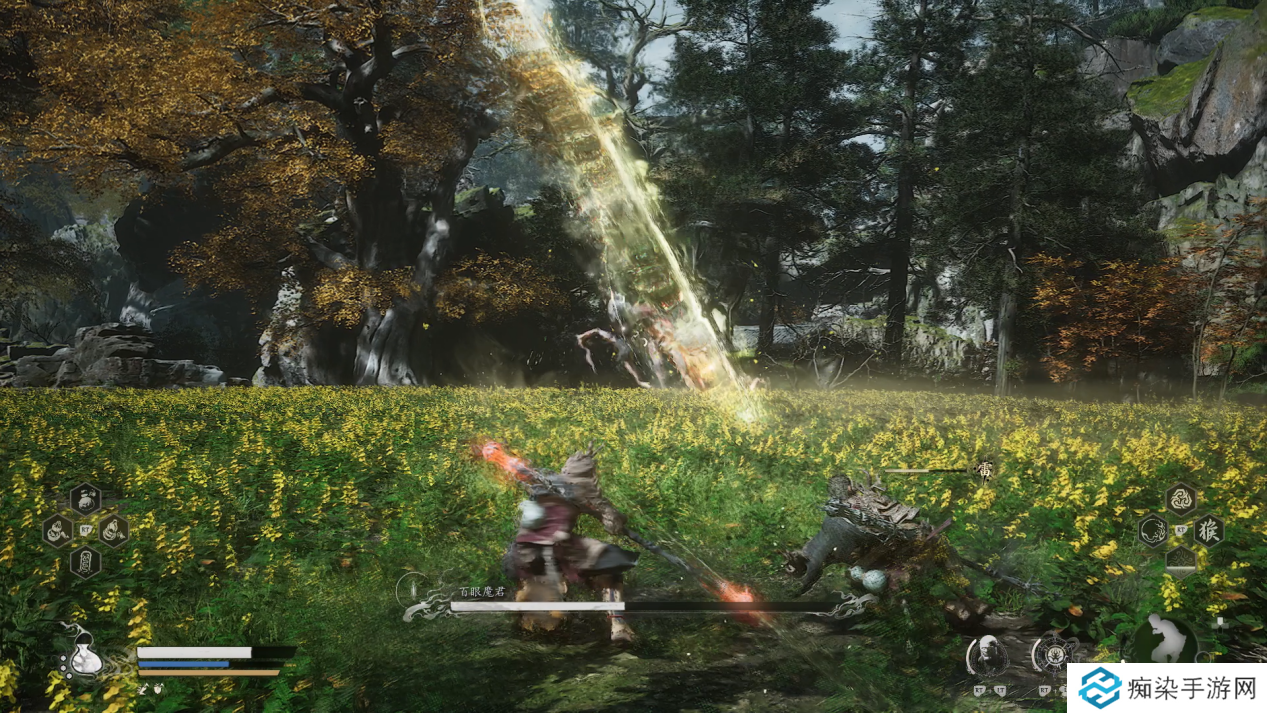
Task: Select the cloud pattern spell on cooldown
Action: (1181, 560)
